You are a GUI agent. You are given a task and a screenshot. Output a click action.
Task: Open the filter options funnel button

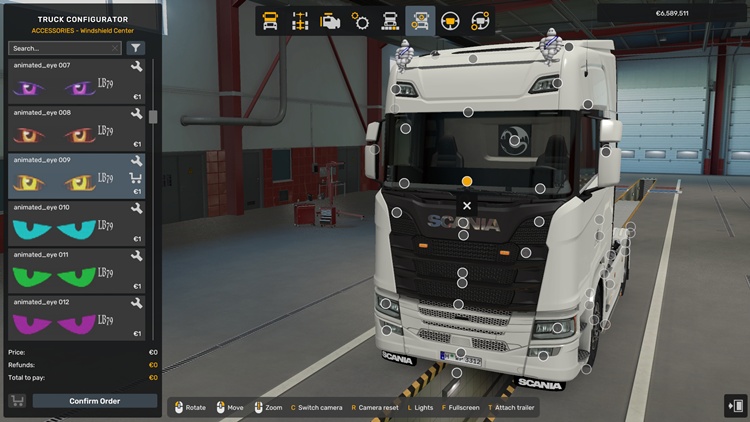[x=136, y=48]
